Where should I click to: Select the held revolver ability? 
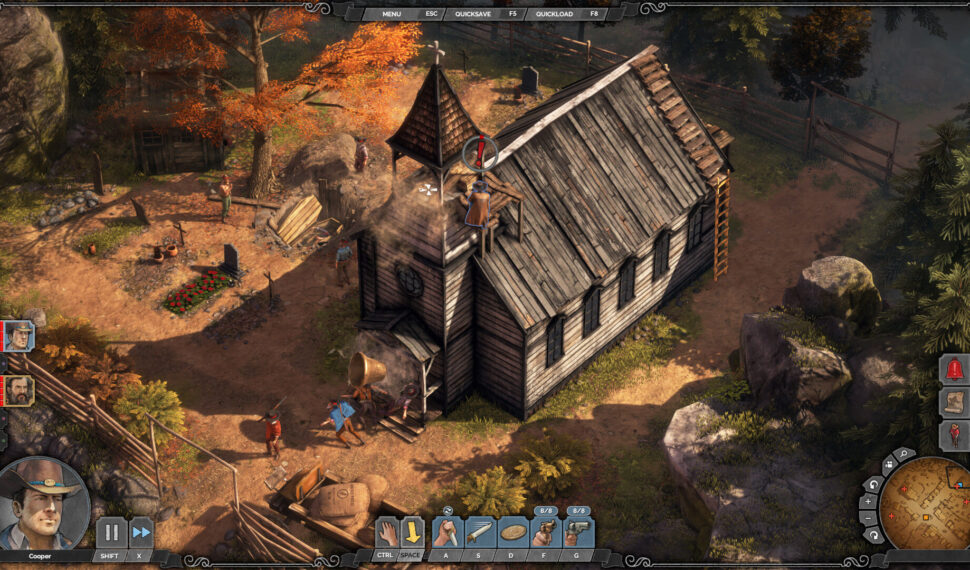546,532
